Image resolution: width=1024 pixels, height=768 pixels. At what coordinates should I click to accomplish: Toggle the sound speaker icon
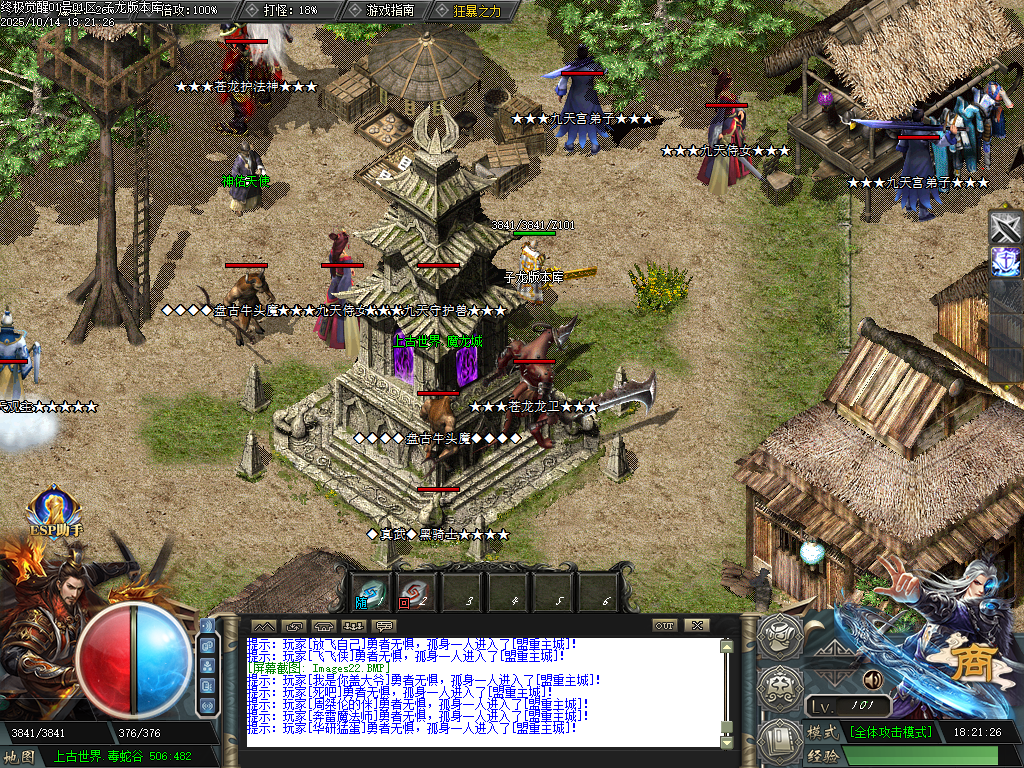872,679
